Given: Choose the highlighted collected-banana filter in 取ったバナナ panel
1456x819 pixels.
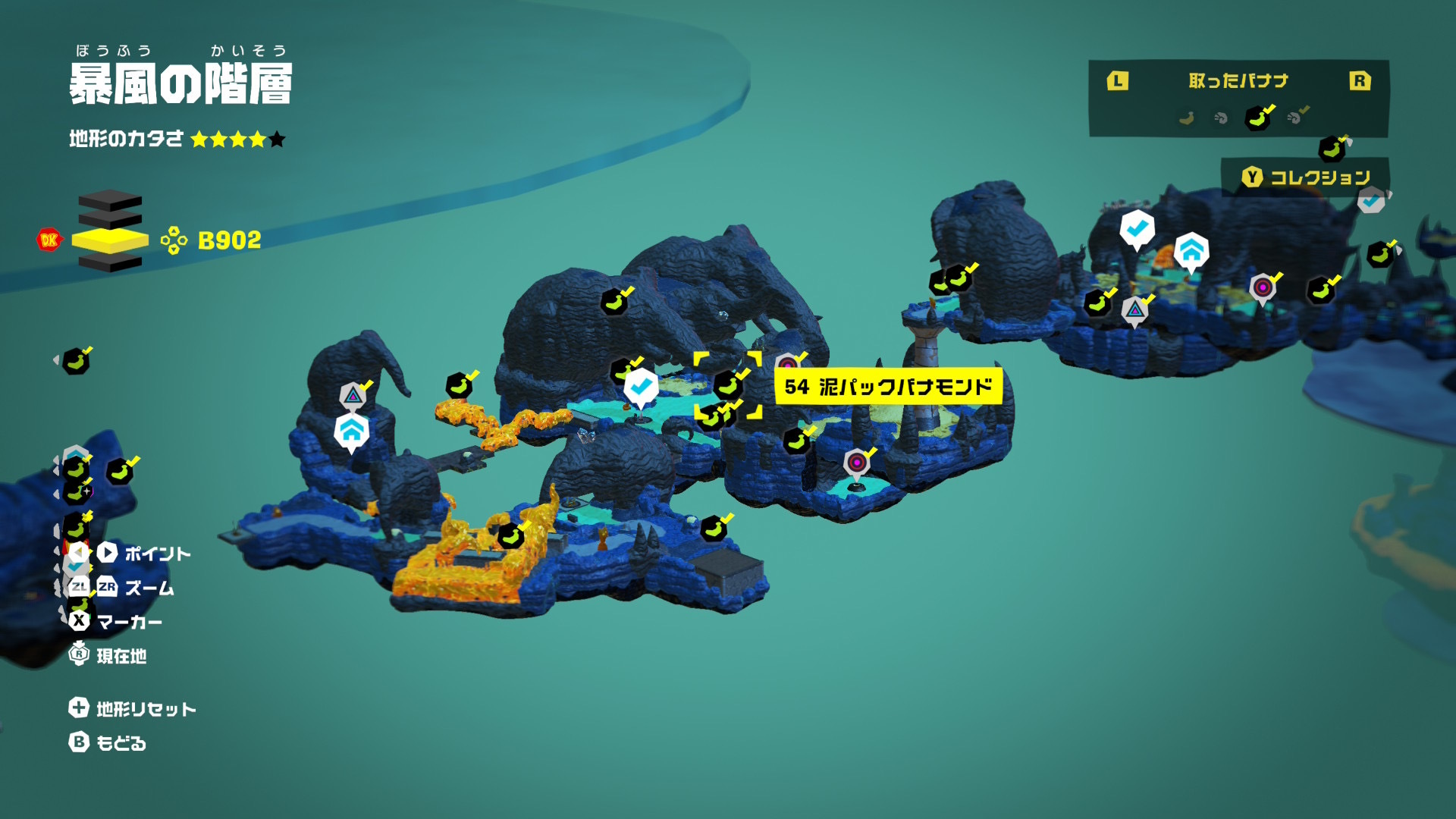Looking at the screenshot, I should 1258,118.
